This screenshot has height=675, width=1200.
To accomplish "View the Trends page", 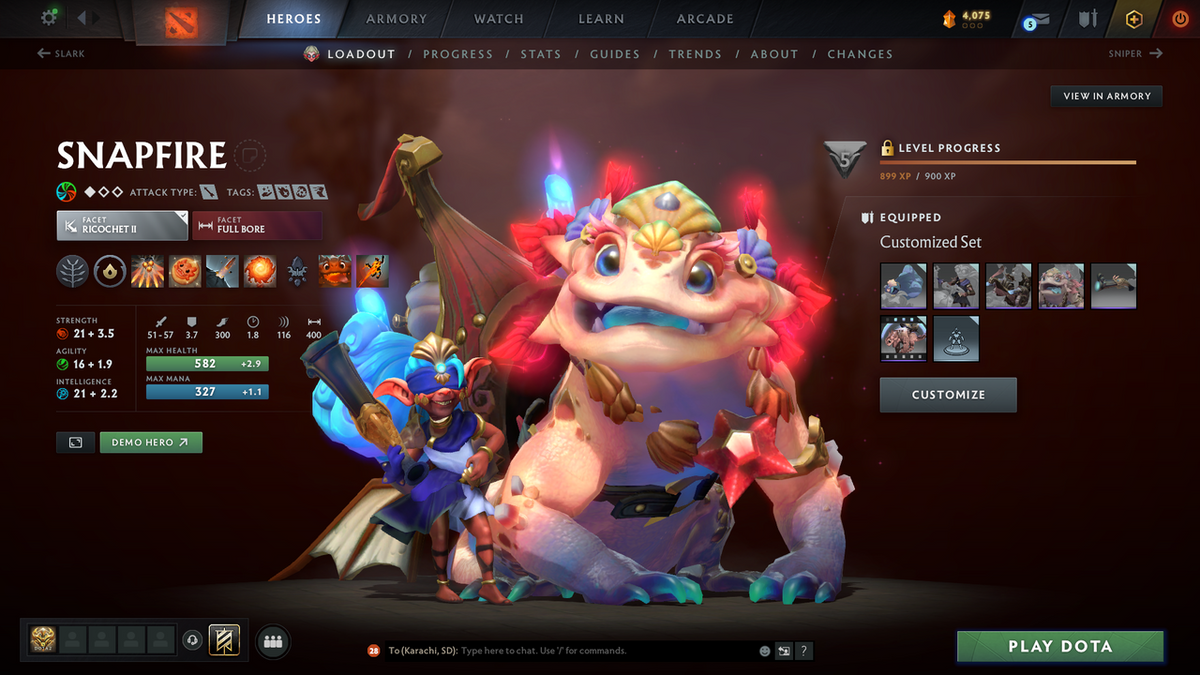I will pos(694,54).
